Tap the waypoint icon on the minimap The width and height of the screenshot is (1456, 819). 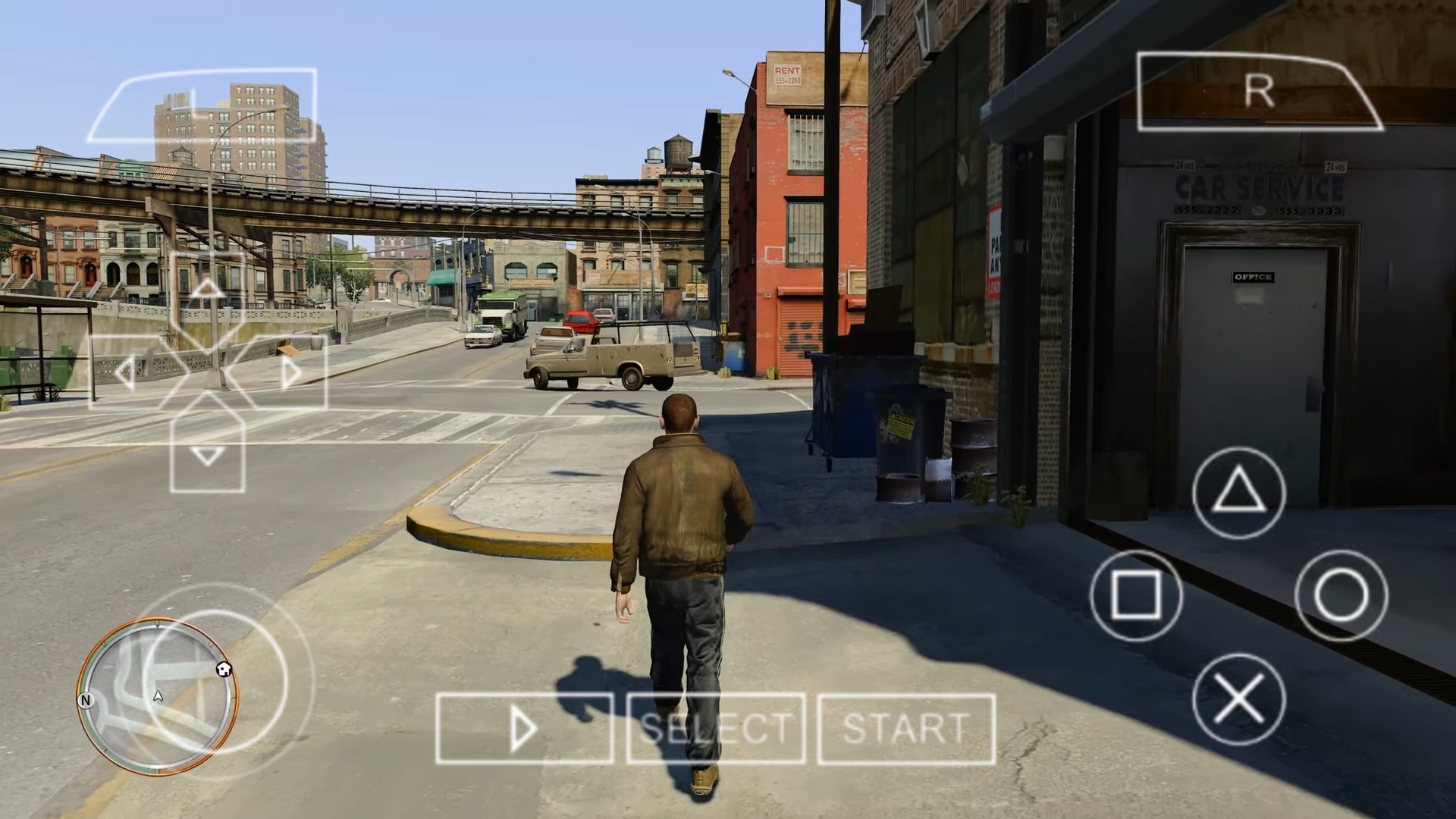tap(223, 669)
